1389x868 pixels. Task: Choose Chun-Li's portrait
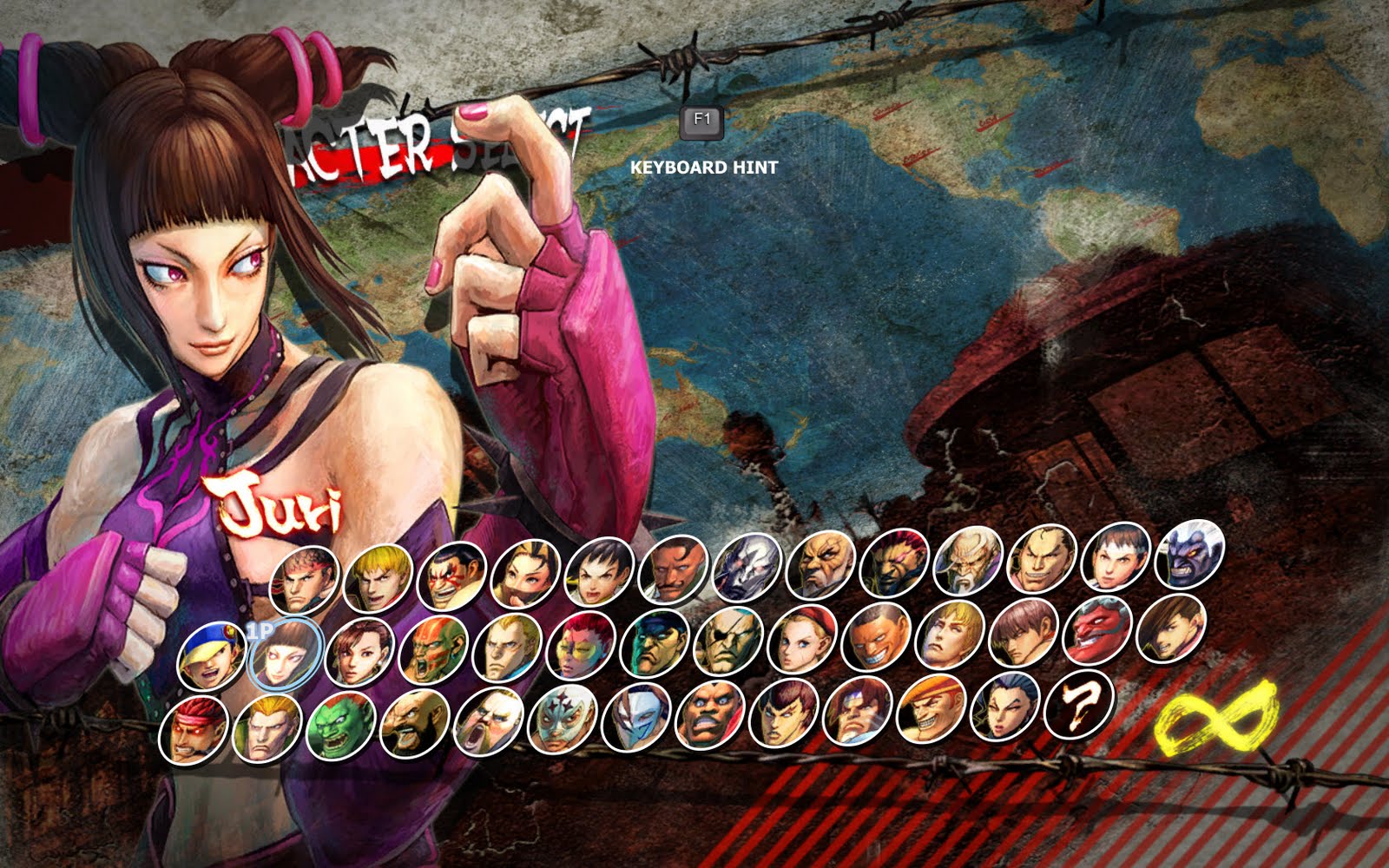click(359, 651)
